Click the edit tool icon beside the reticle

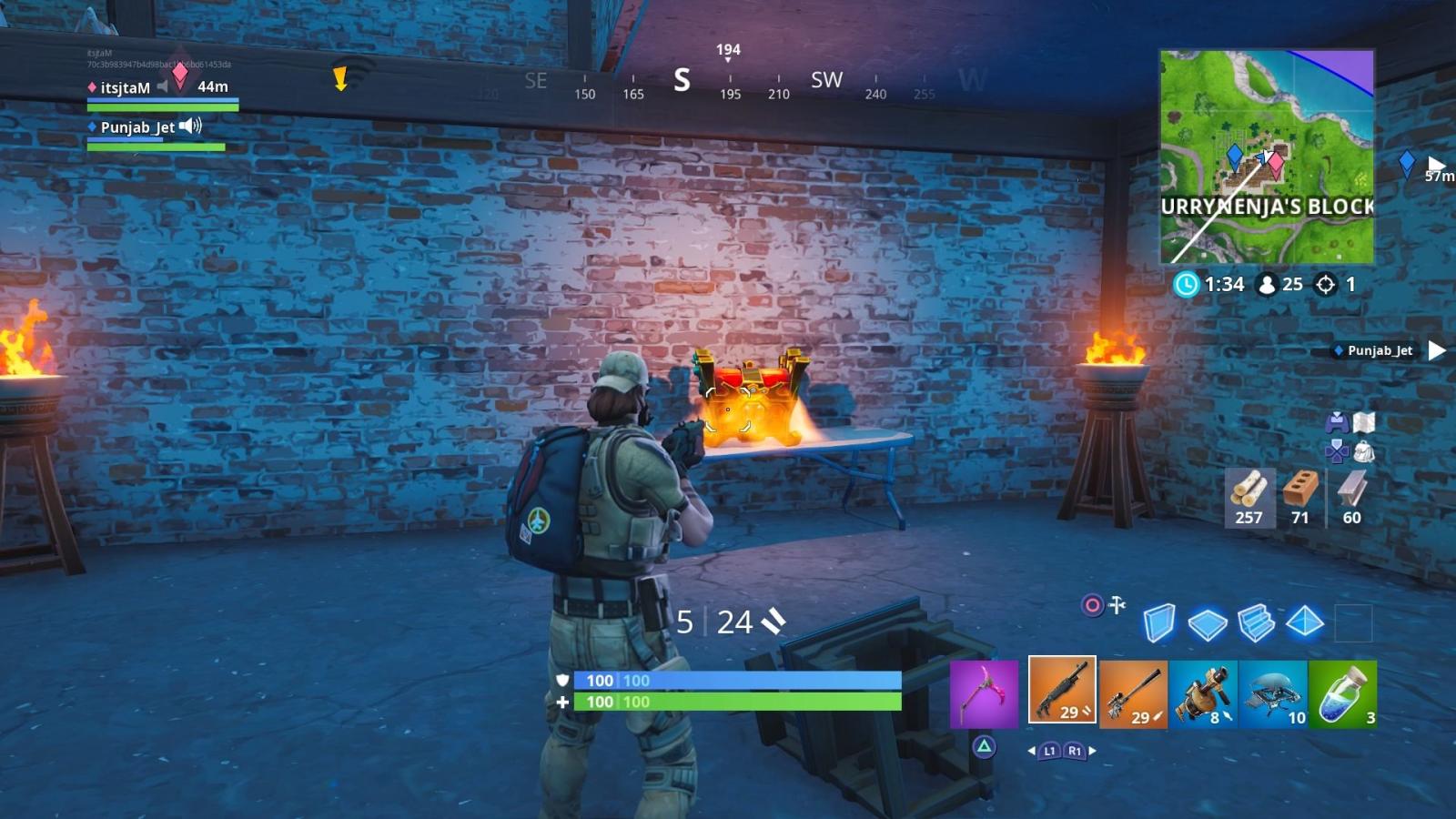(1117, 605)
